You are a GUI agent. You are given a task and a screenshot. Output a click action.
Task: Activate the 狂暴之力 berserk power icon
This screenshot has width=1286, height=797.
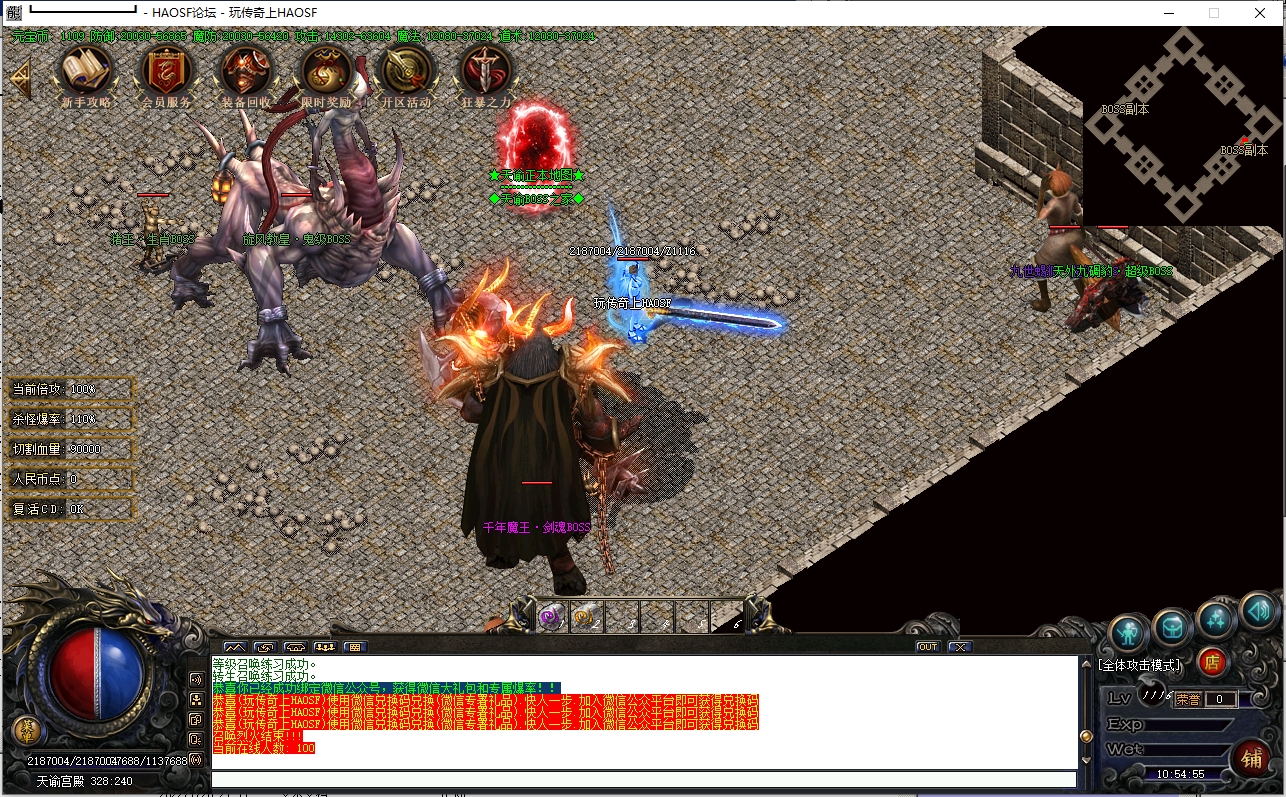point(486,70)
